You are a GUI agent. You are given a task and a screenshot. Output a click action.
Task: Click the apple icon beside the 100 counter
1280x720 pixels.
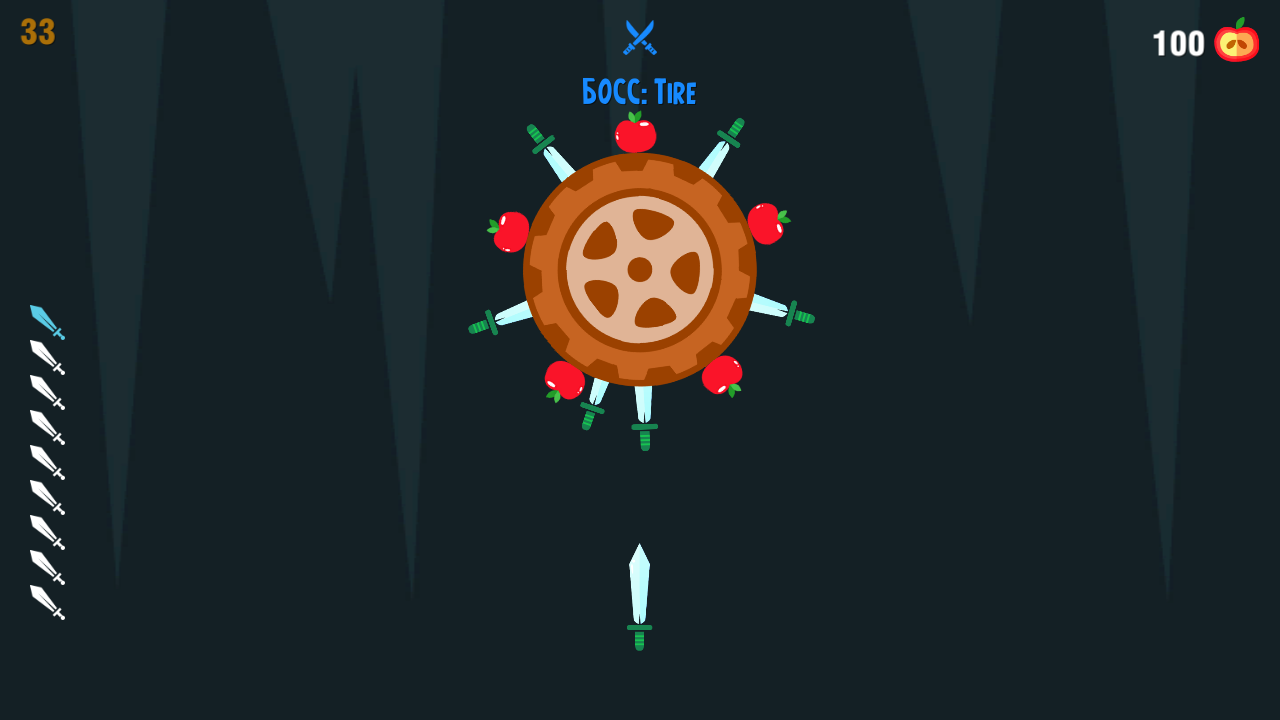click(1235, 43)
